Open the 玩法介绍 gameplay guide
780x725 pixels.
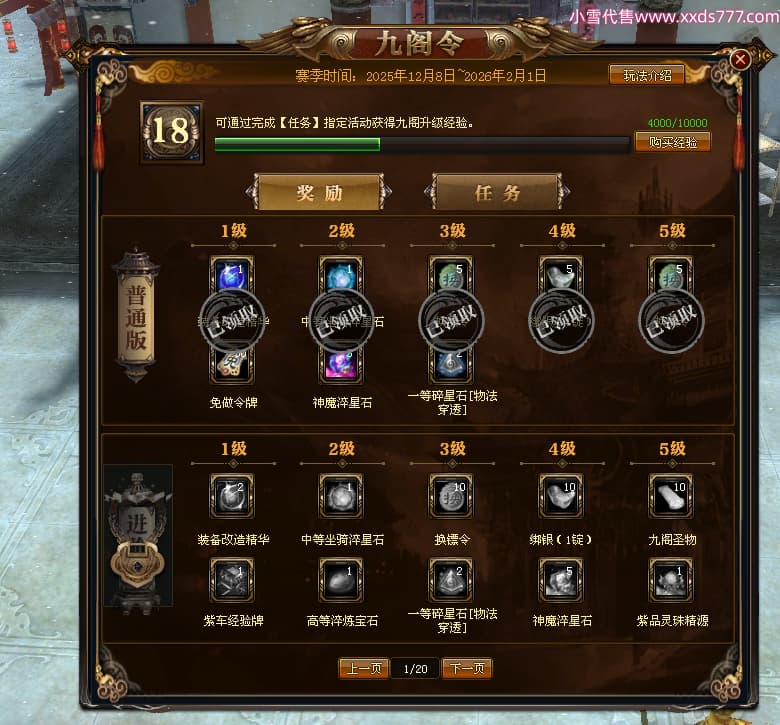tap(647, 75)
